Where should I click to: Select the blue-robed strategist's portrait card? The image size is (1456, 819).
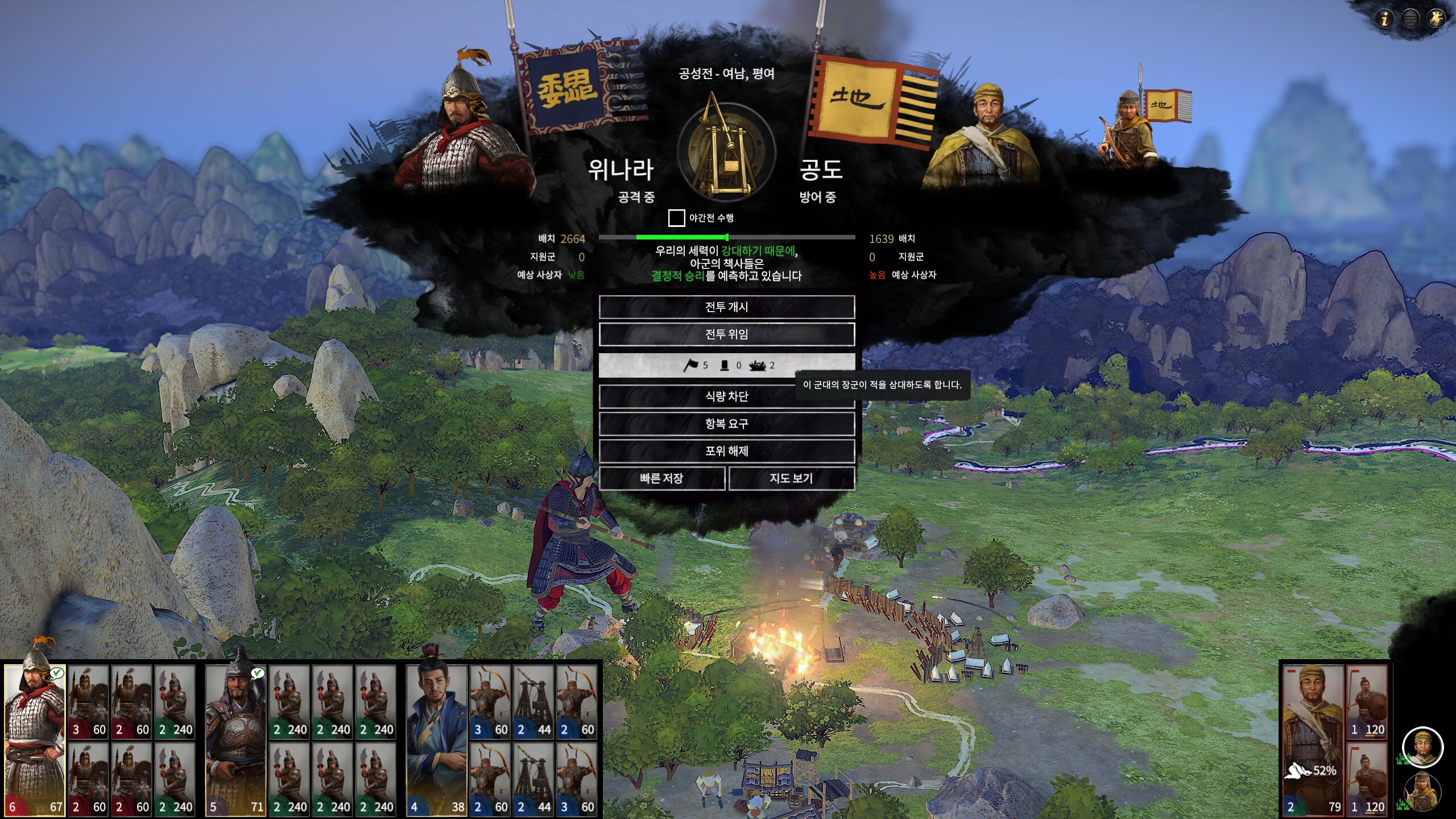[437, 739]
